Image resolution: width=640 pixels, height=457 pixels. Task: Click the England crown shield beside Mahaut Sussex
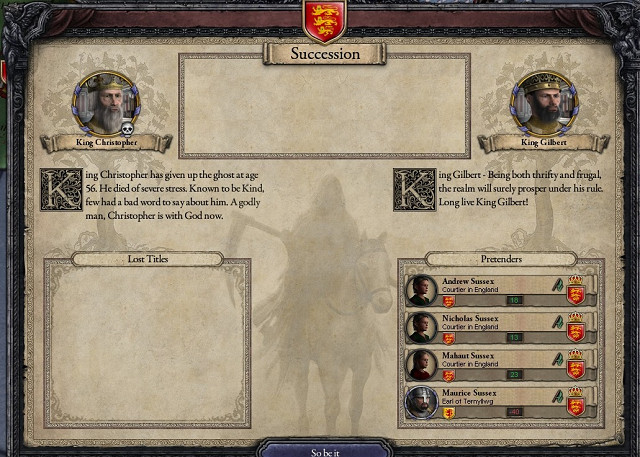coord(575,365)
